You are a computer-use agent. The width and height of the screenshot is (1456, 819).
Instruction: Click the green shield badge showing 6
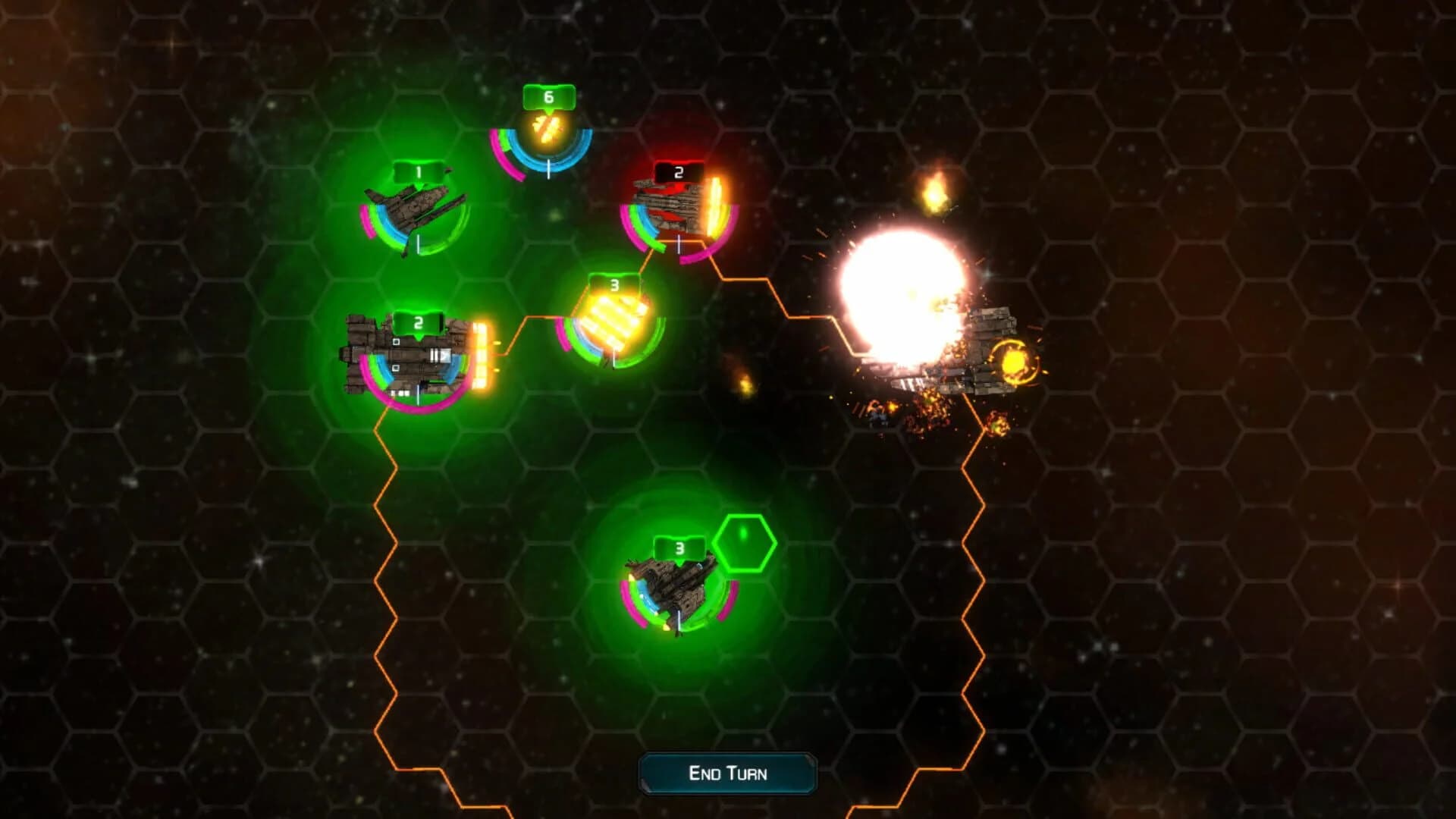point(548,97)
